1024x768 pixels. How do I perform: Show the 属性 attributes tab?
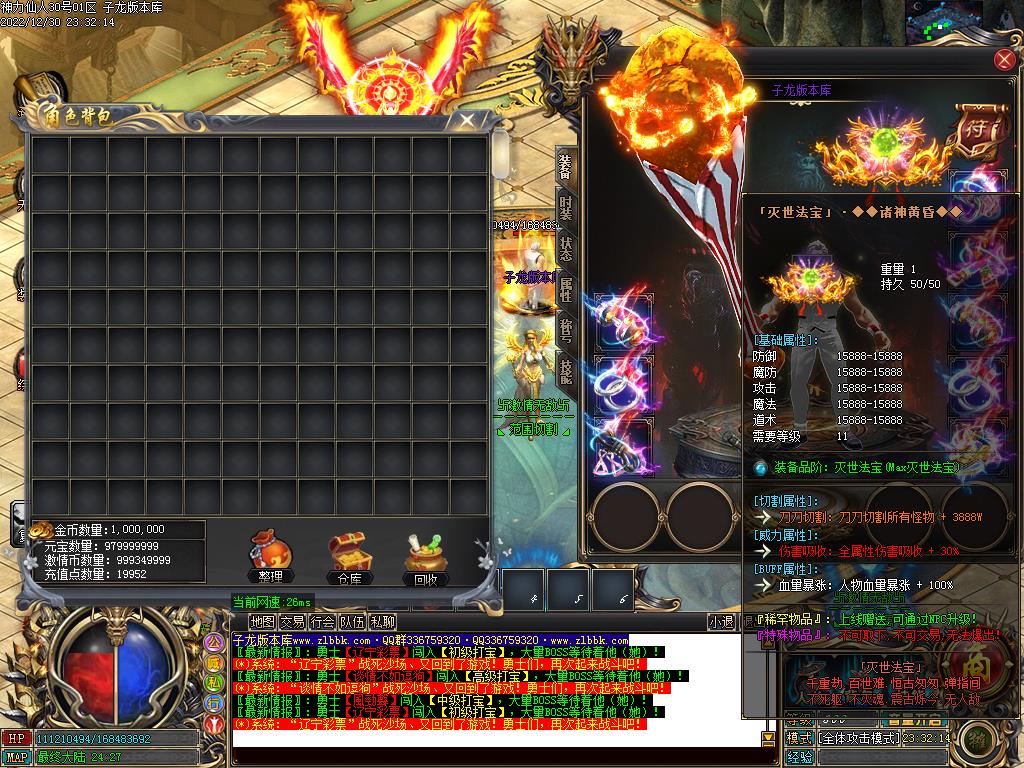click(x=565, y=291)
